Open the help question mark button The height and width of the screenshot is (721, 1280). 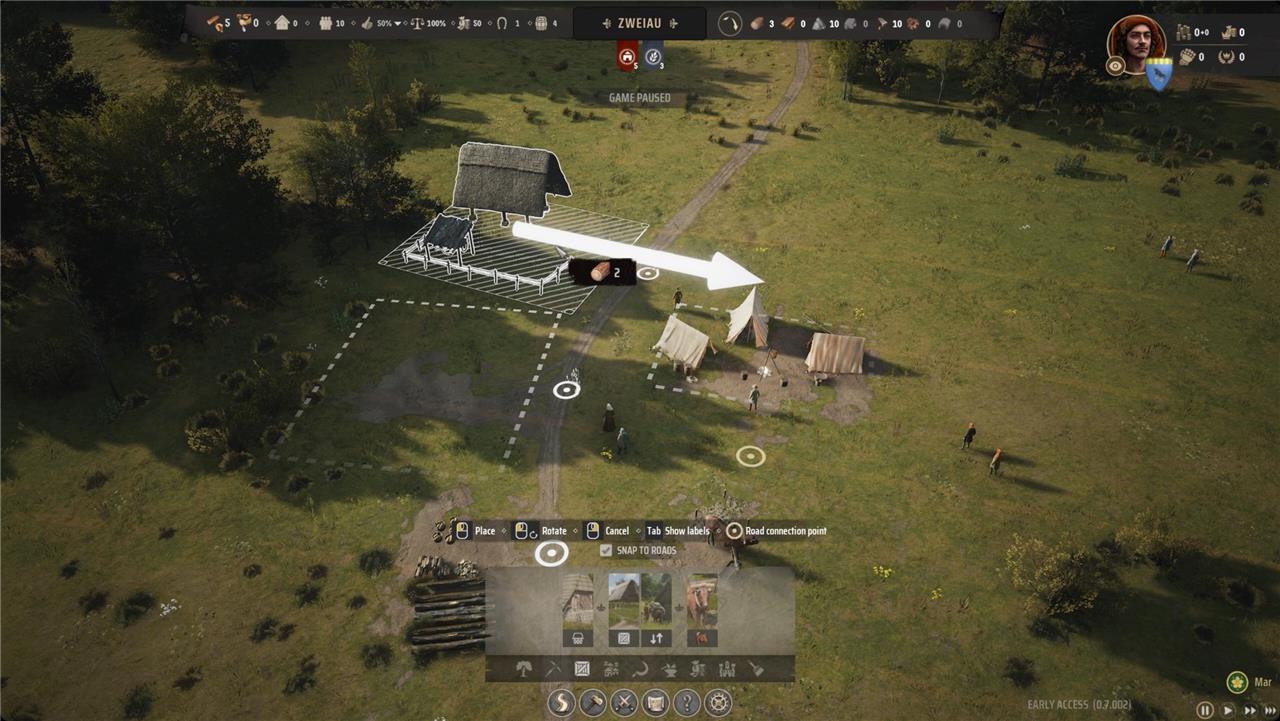click(686, 703)
